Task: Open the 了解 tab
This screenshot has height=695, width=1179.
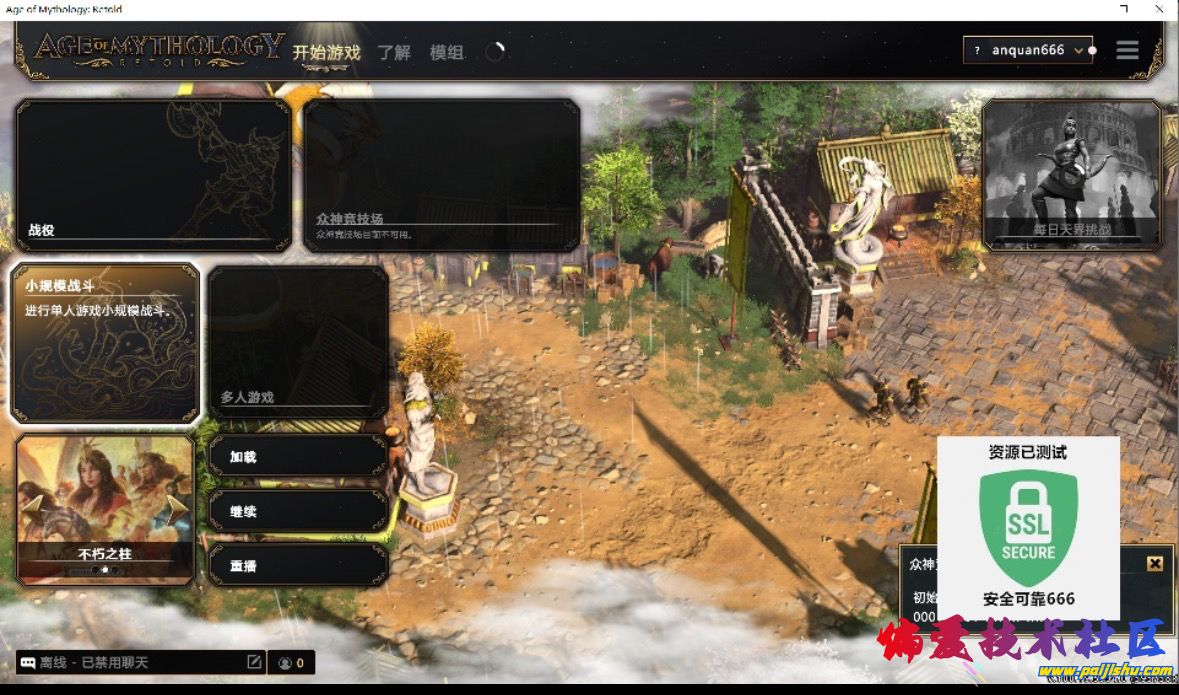Action: (x=394, y=52)
